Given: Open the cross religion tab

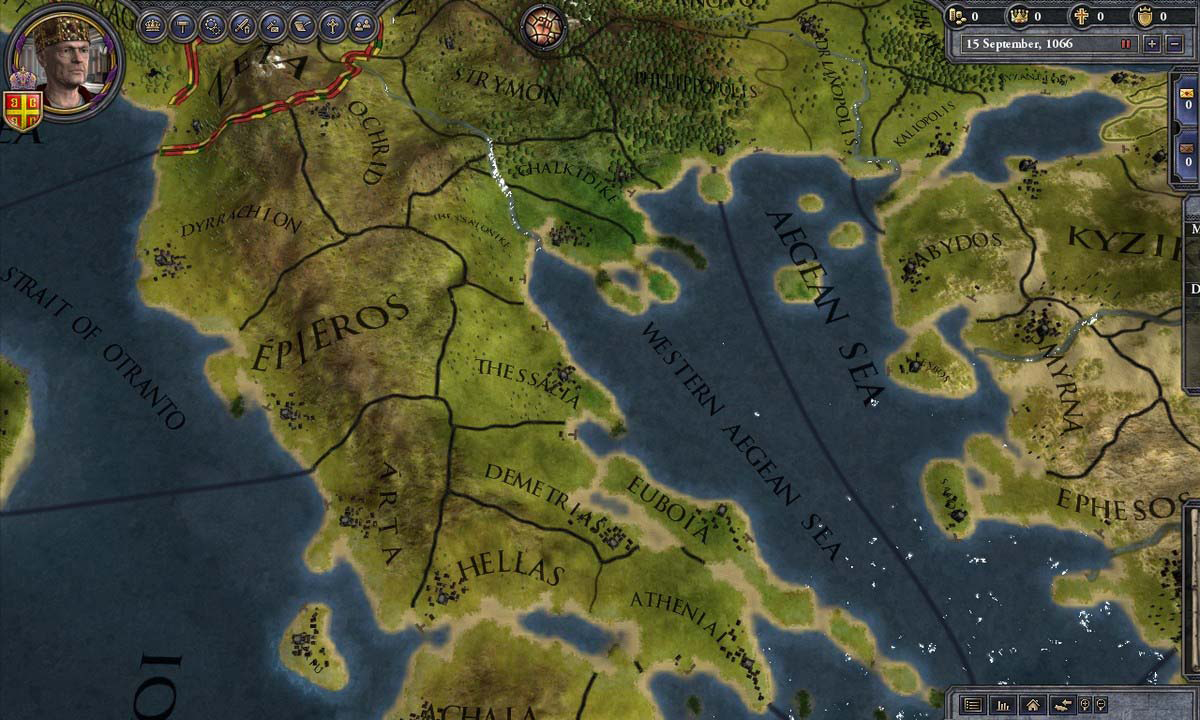Looking at the screenshot, I should coord(332,26).
